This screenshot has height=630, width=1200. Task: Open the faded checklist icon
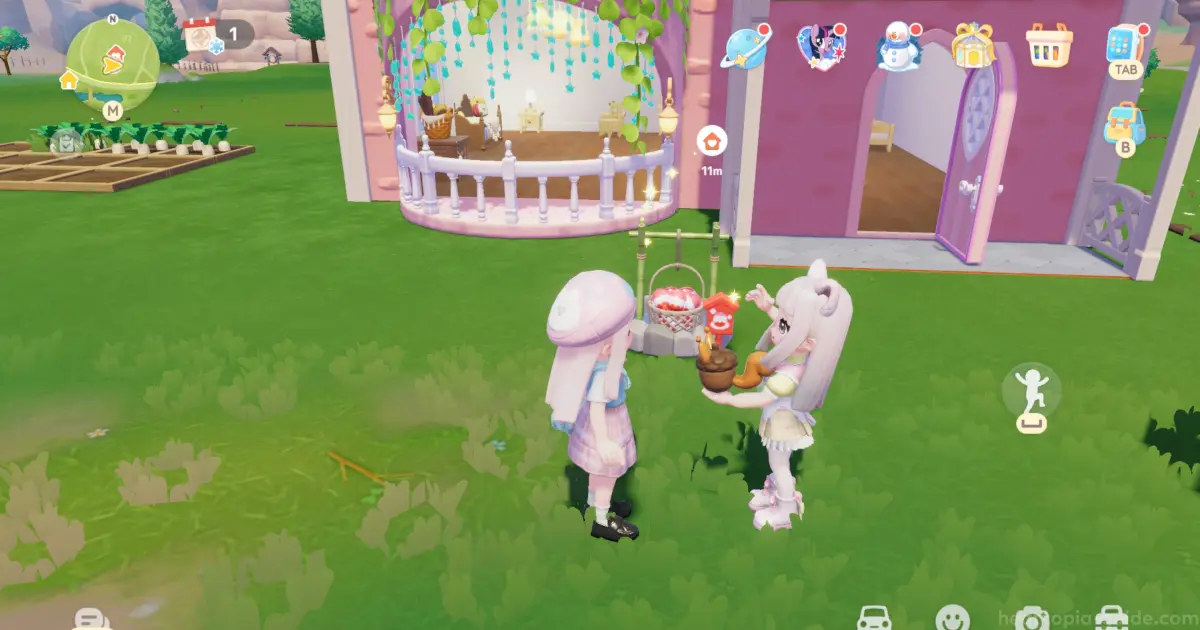tap(66, 142)
